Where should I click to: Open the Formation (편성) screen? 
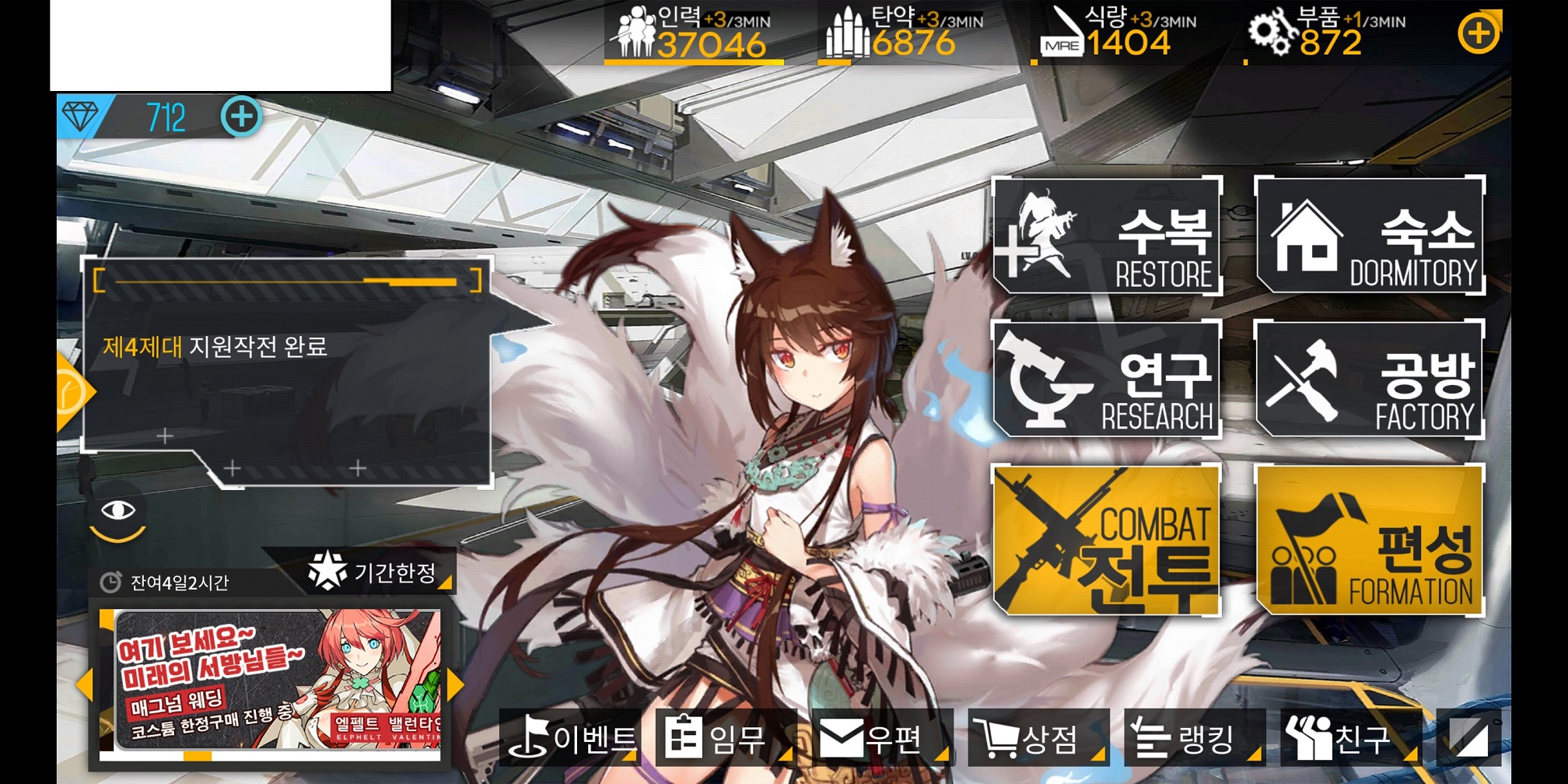tap(1369, 540)
